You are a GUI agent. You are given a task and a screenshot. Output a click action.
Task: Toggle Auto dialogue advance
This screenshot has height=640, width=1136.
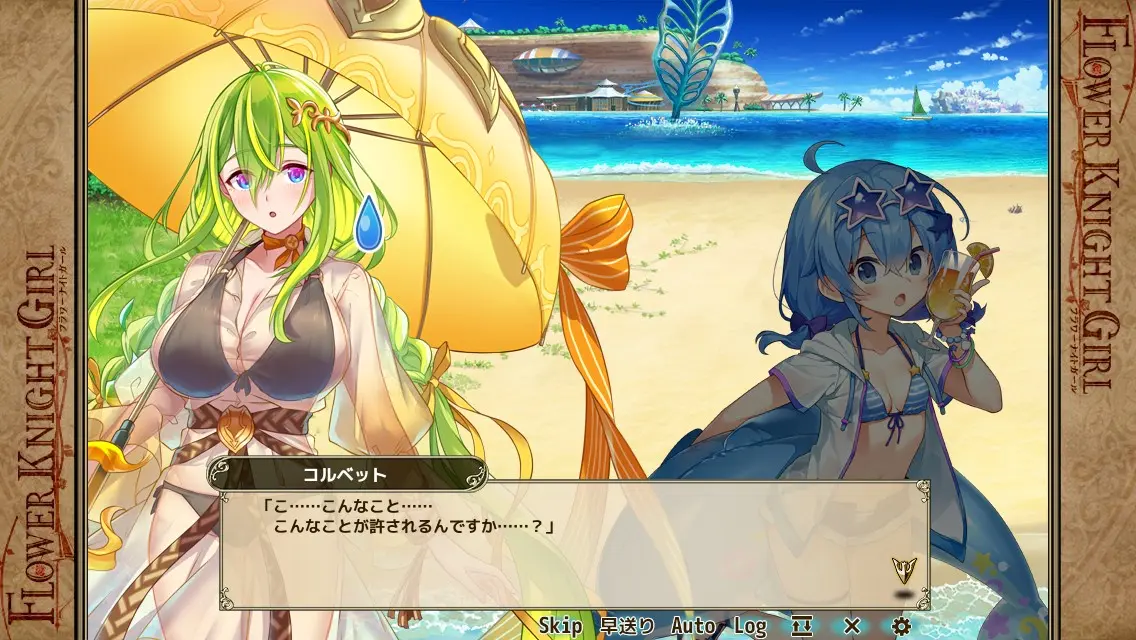click(693, 626)
